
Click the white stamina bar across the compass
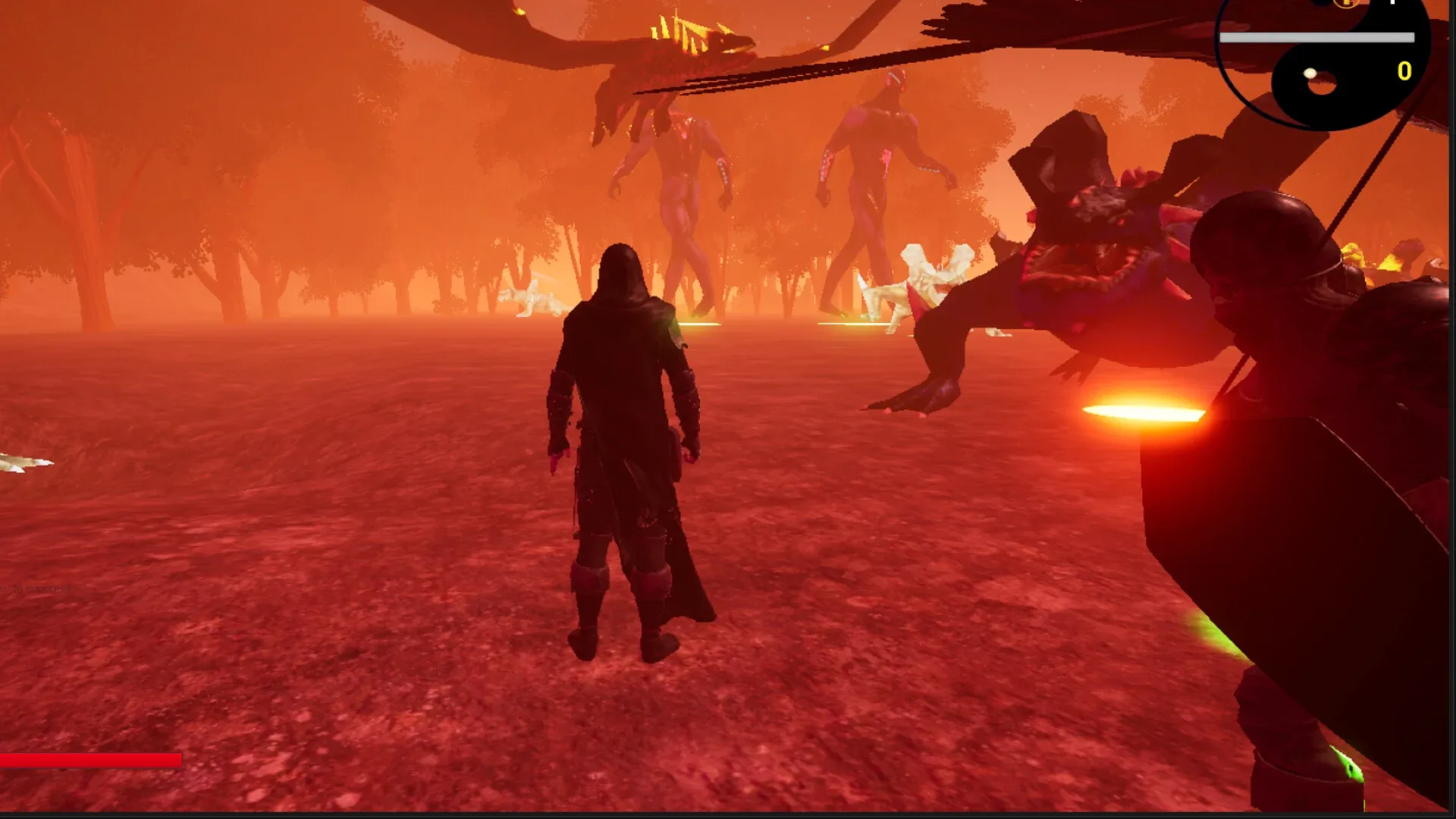click(x=1319, y=37)
